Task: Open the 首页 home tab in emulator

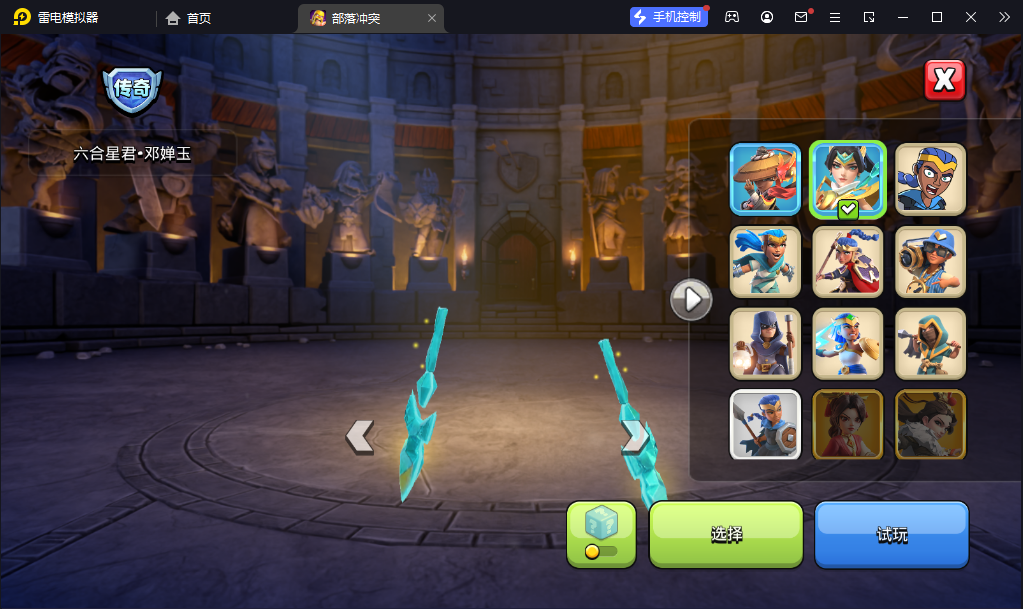Action: click(189, 18)
